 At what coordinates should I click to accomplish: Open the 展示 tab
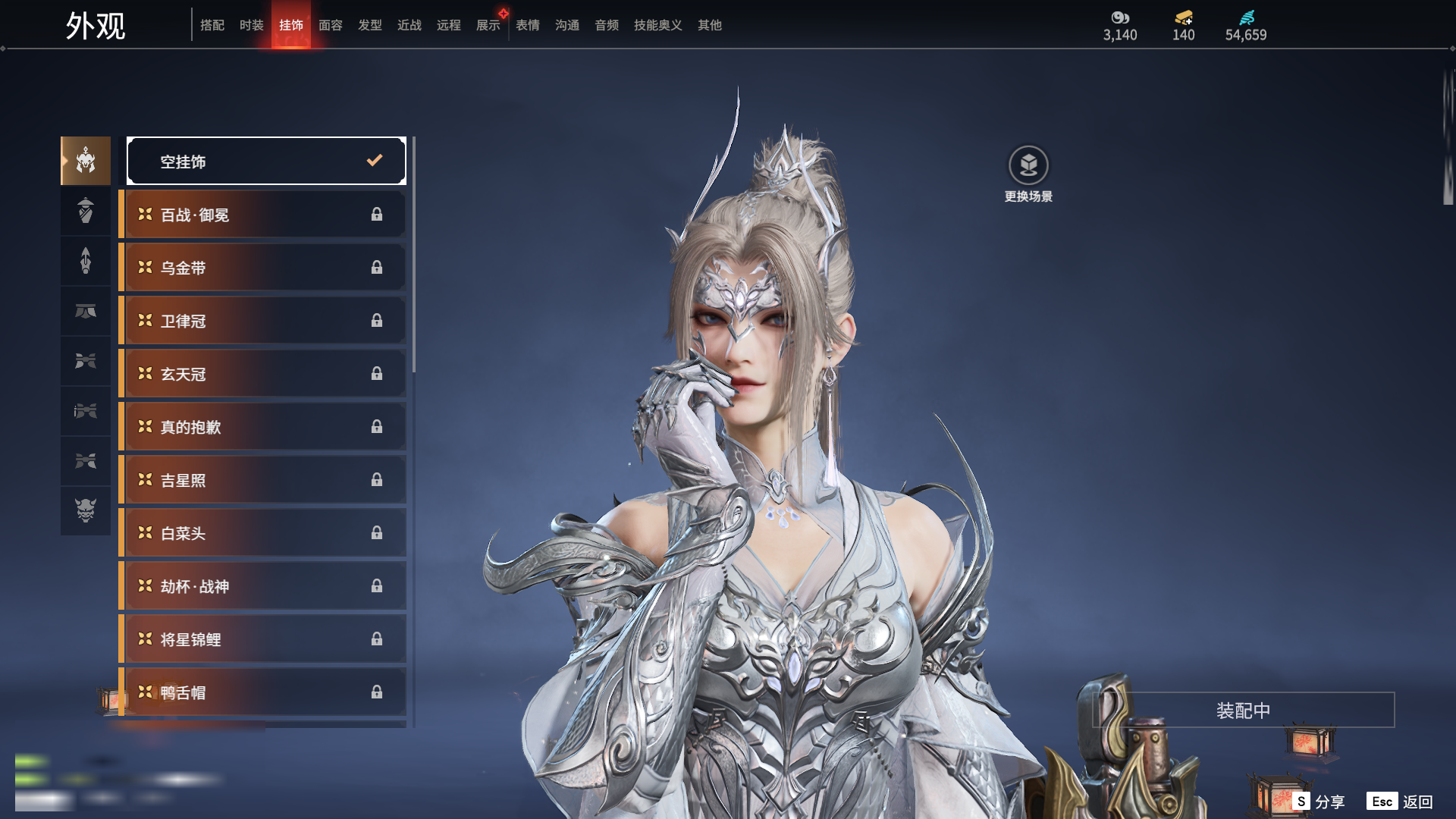coord(488,25)
